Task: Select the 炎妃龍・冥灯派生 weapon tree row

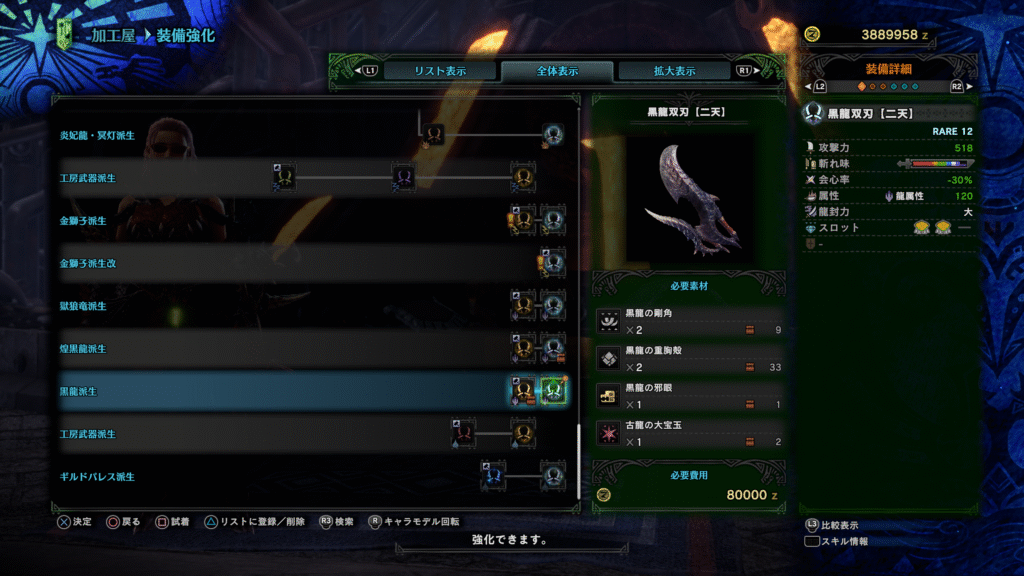Action: click(x=97, y=135)
